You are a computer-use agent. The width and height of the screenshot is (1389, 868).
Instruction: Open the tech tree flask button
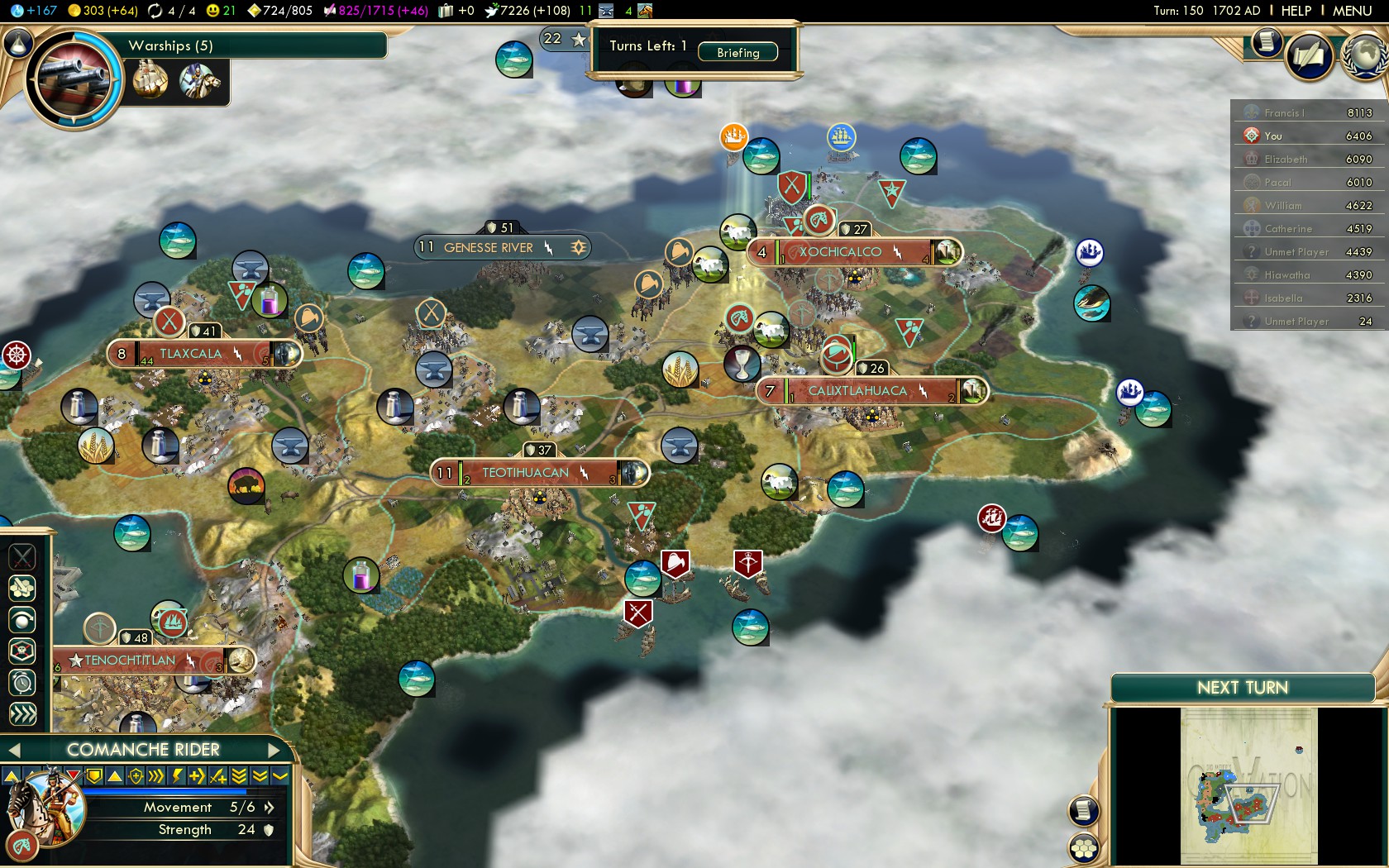point(18,43)
